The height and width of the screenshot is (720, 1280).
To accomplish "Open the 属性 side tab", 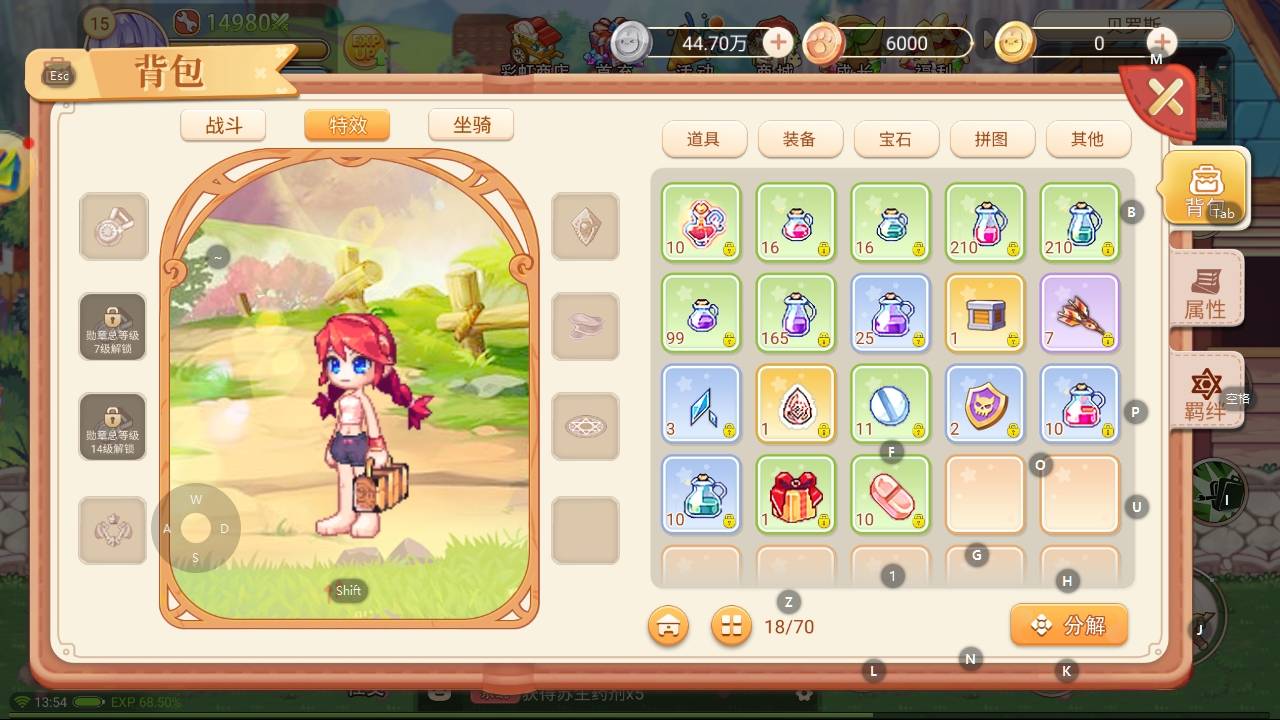I will pyautogui.click(x=1205, y=290).
